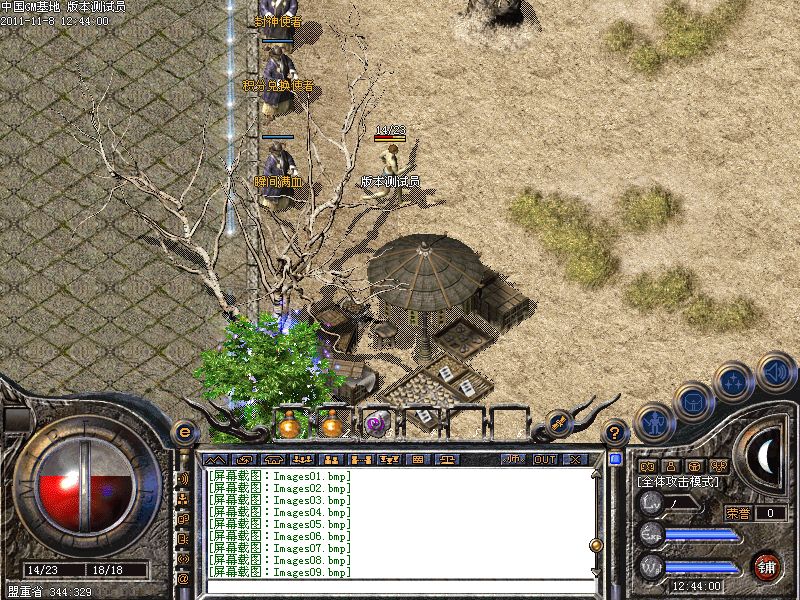The height and width of the screenshot is (600, 800).
Task: Use the first orange potion in the belt
Action: coord(290,425)
